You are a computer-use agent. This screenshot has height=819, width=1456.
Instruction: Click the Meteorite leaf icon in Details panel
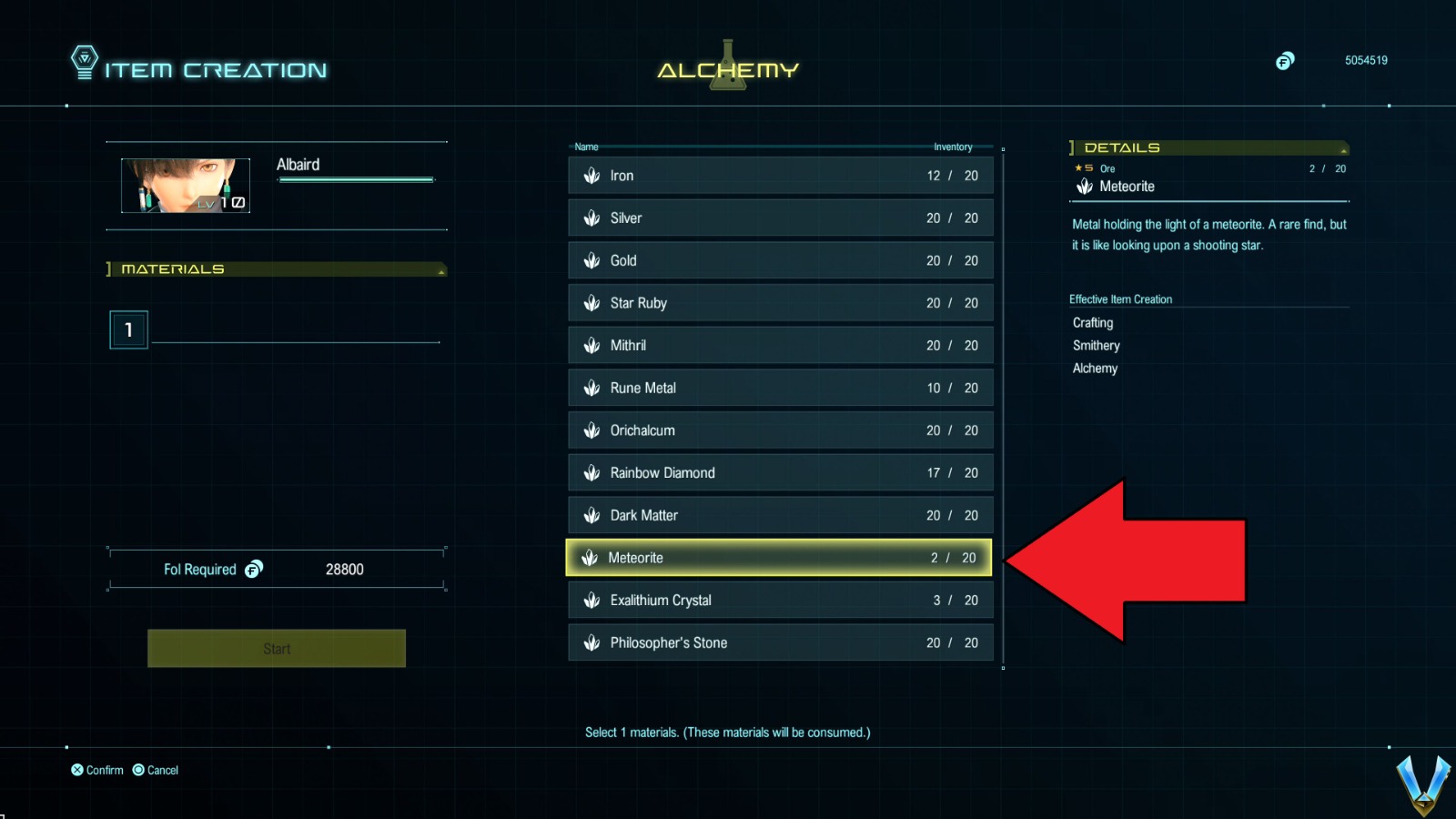pos(1085,186)
